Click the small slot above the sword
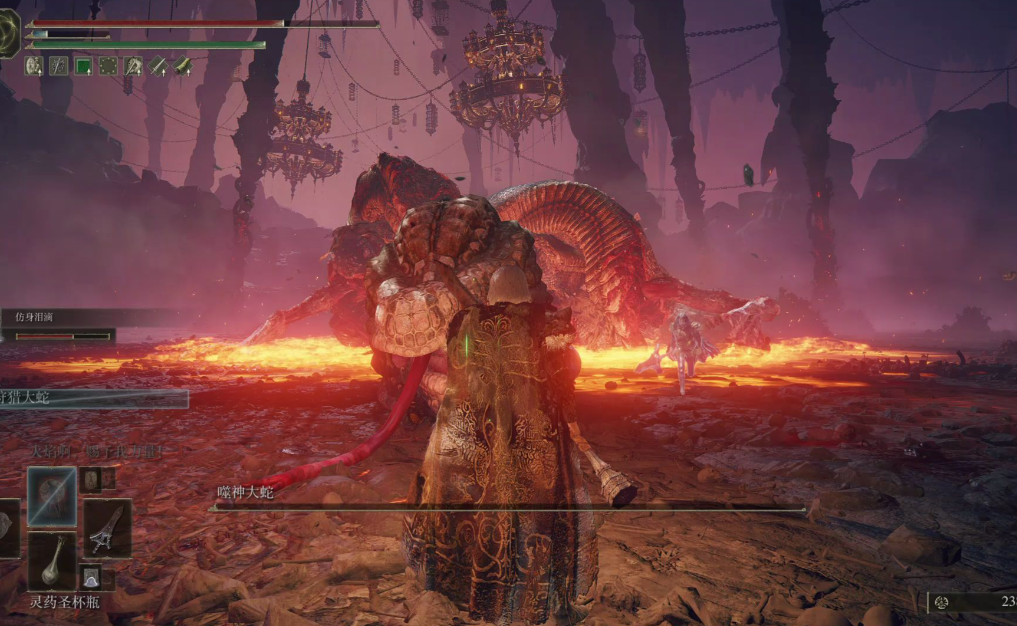The height and width of the screenshot is (626, 1017). pos(91,478)
